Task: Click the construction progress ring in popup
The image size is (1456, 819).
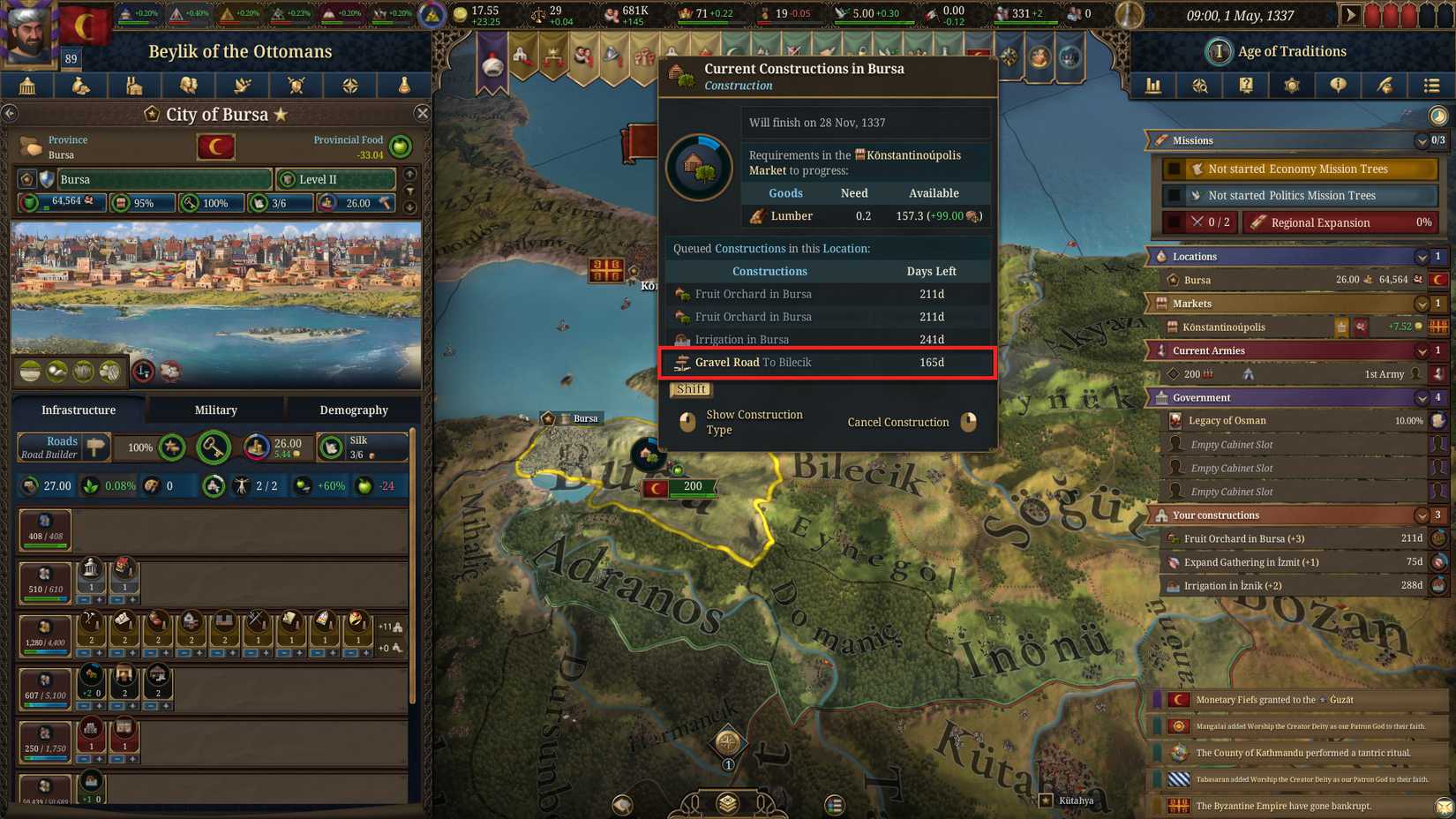Action: 698,167
